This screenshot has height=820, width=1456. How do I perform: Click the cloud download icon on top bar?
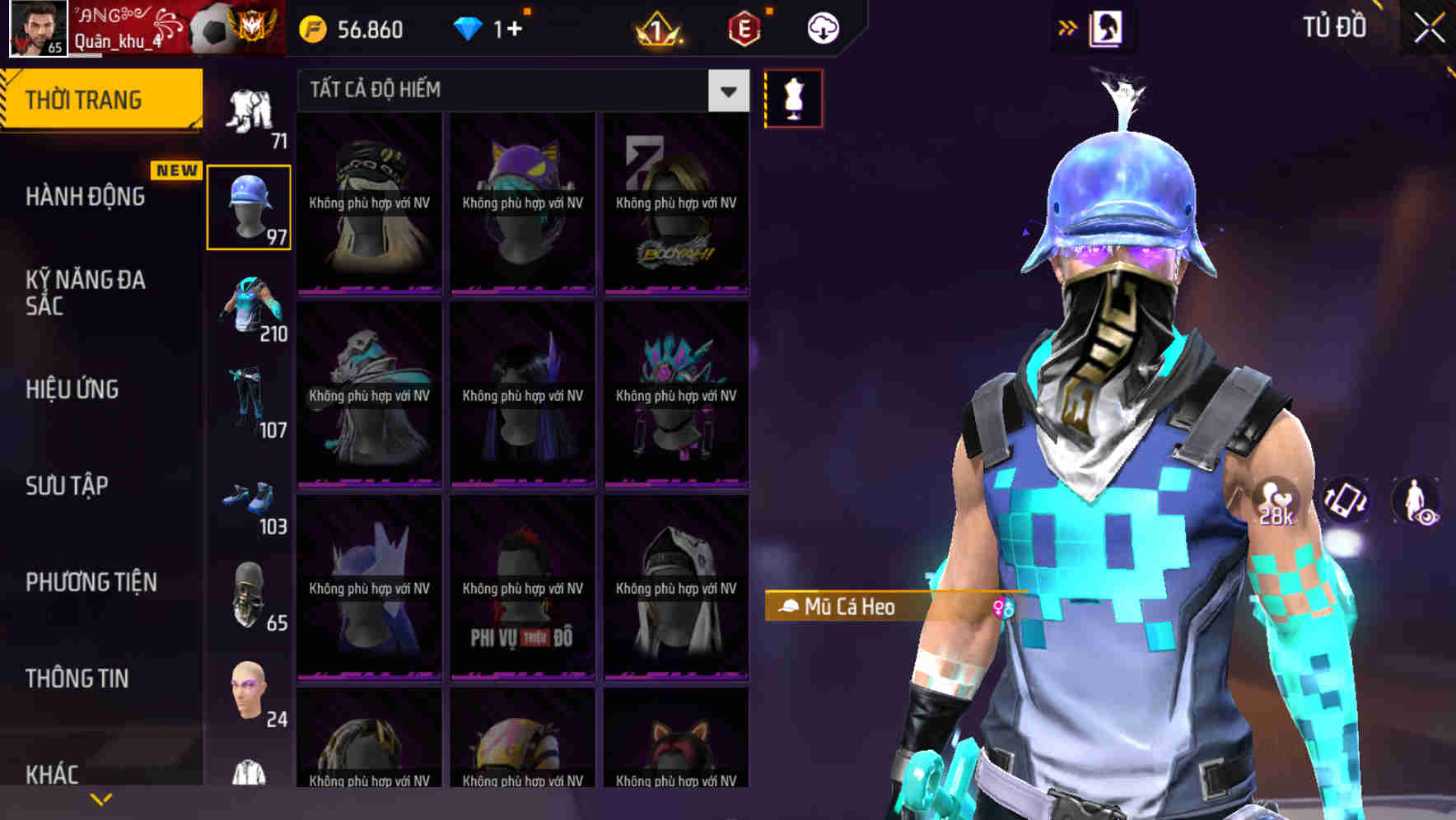[x=823, y=27]
